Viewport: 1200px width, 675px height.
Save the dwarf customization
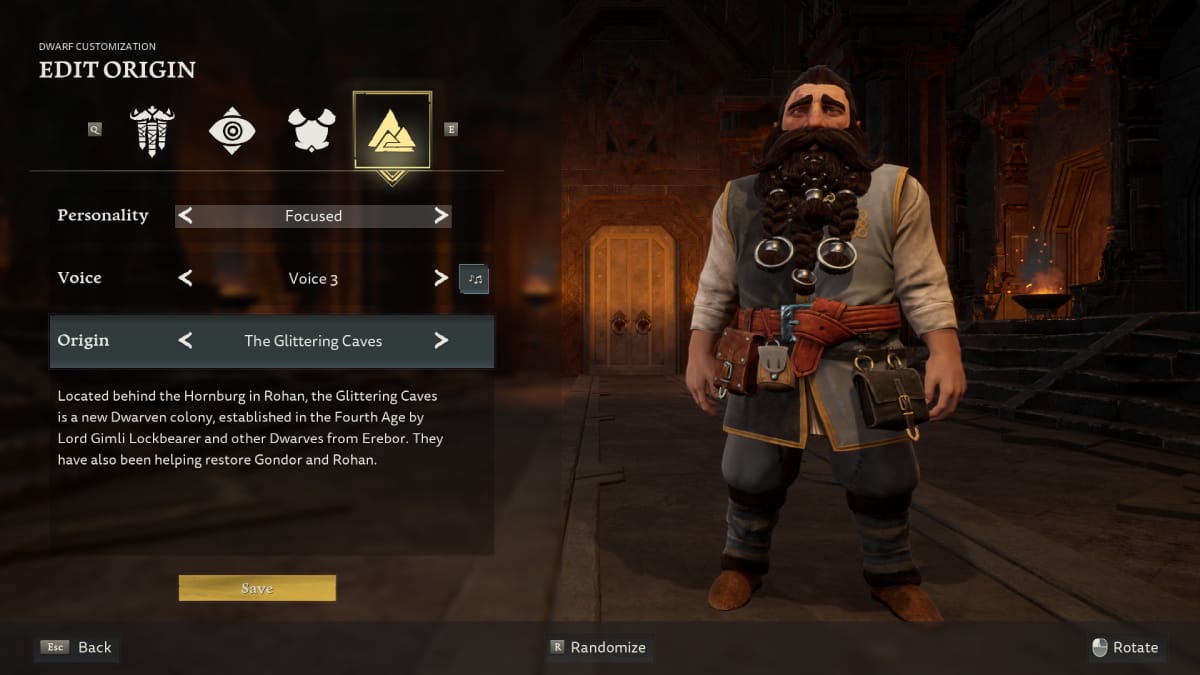[x=257, y=588]
